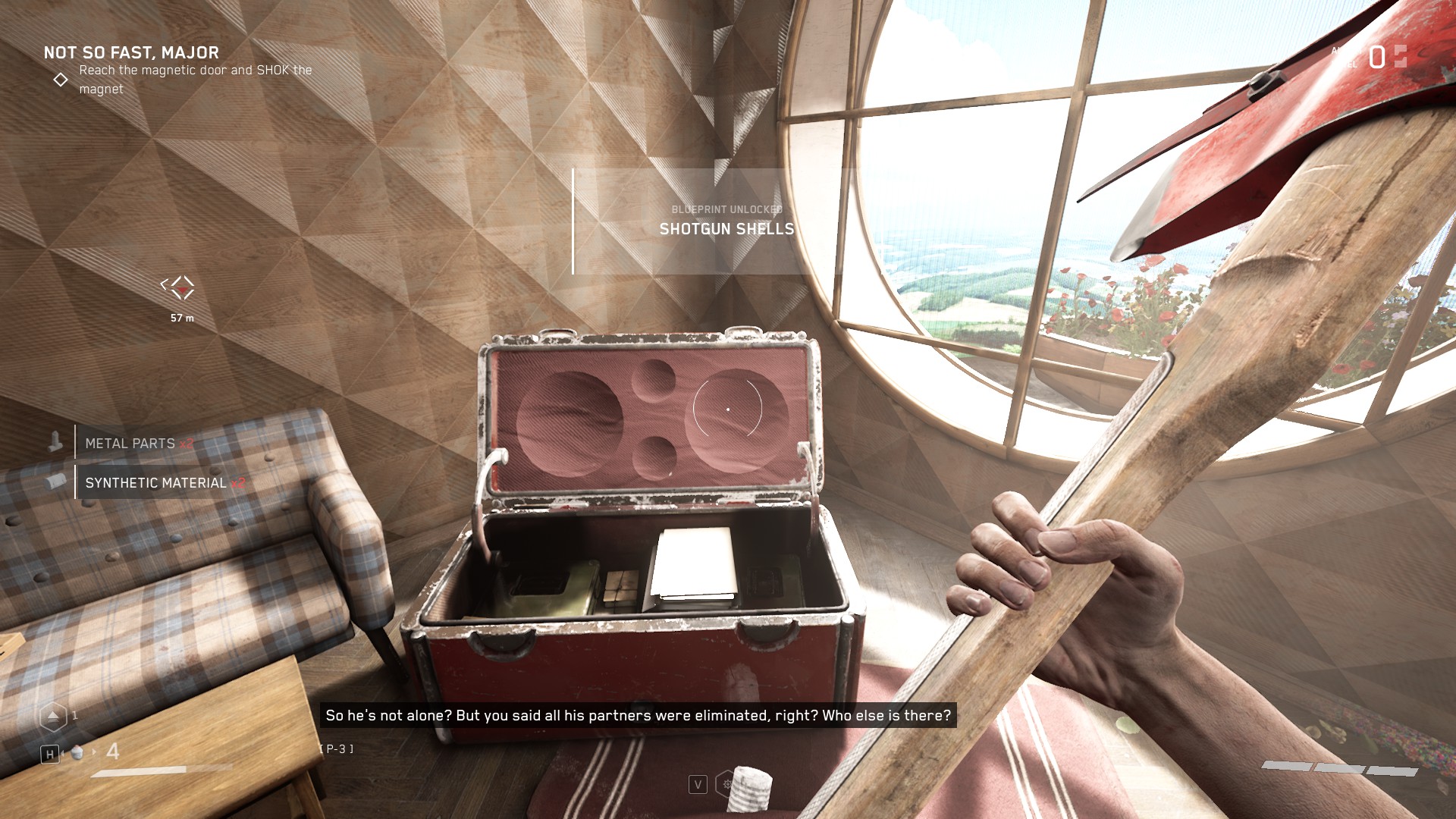
Task: Select the 'Not So Fast, Major' quest tracker
Action: [131, 53]
